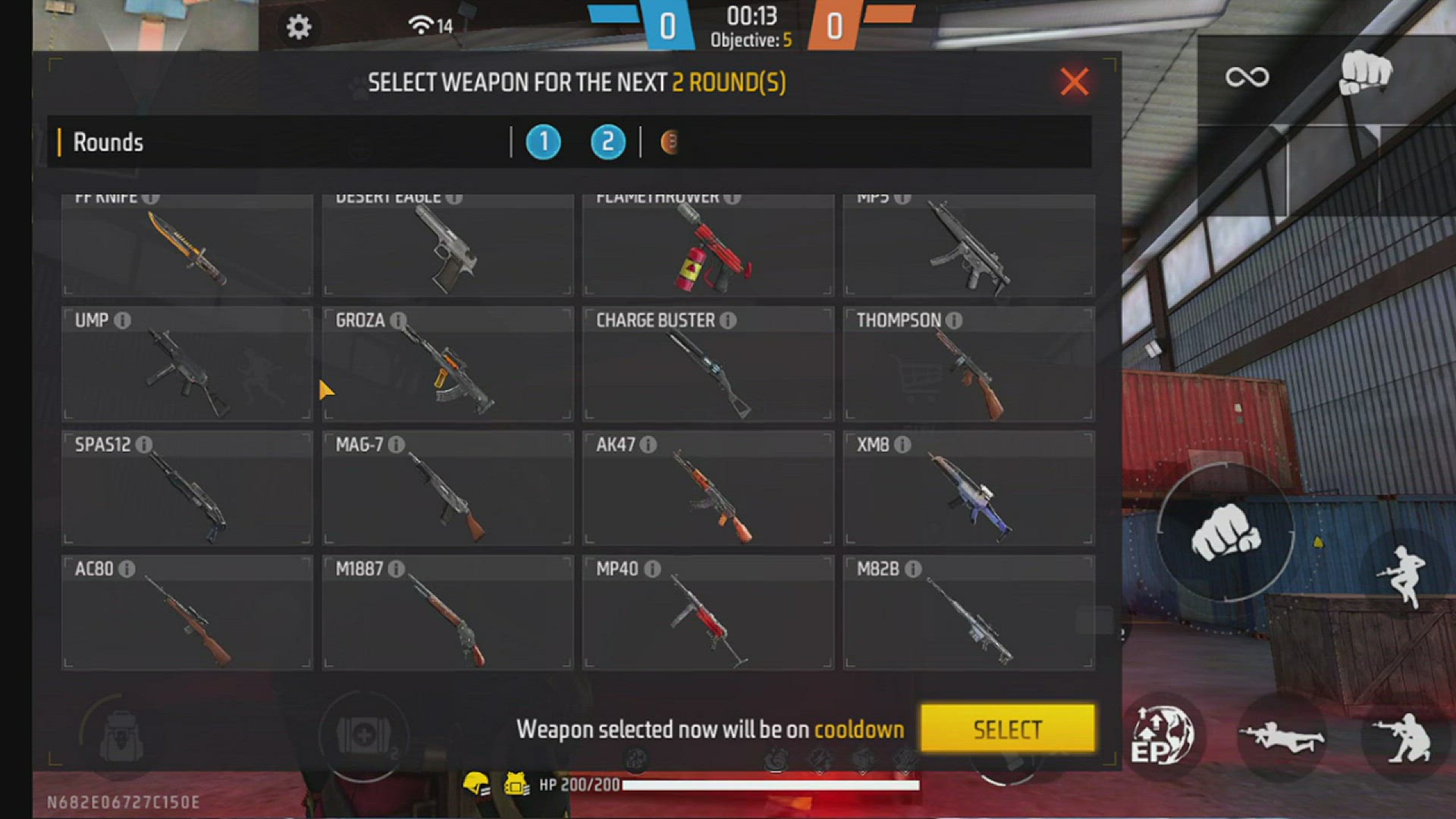Tap the large fist attack button
The height and width of the screenshot is (819, 1456).
tap(1225, 532)
